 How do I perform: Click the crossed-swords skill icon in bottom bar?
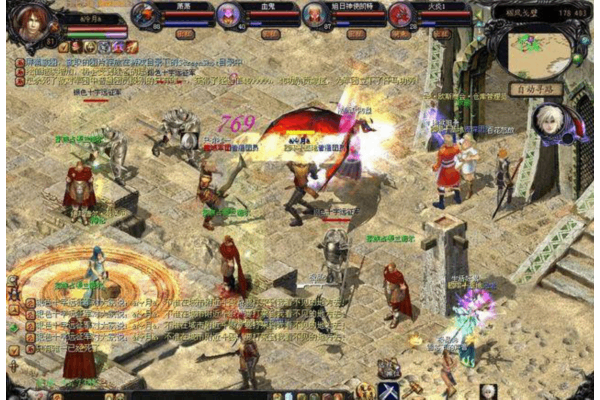coord(388,391)
